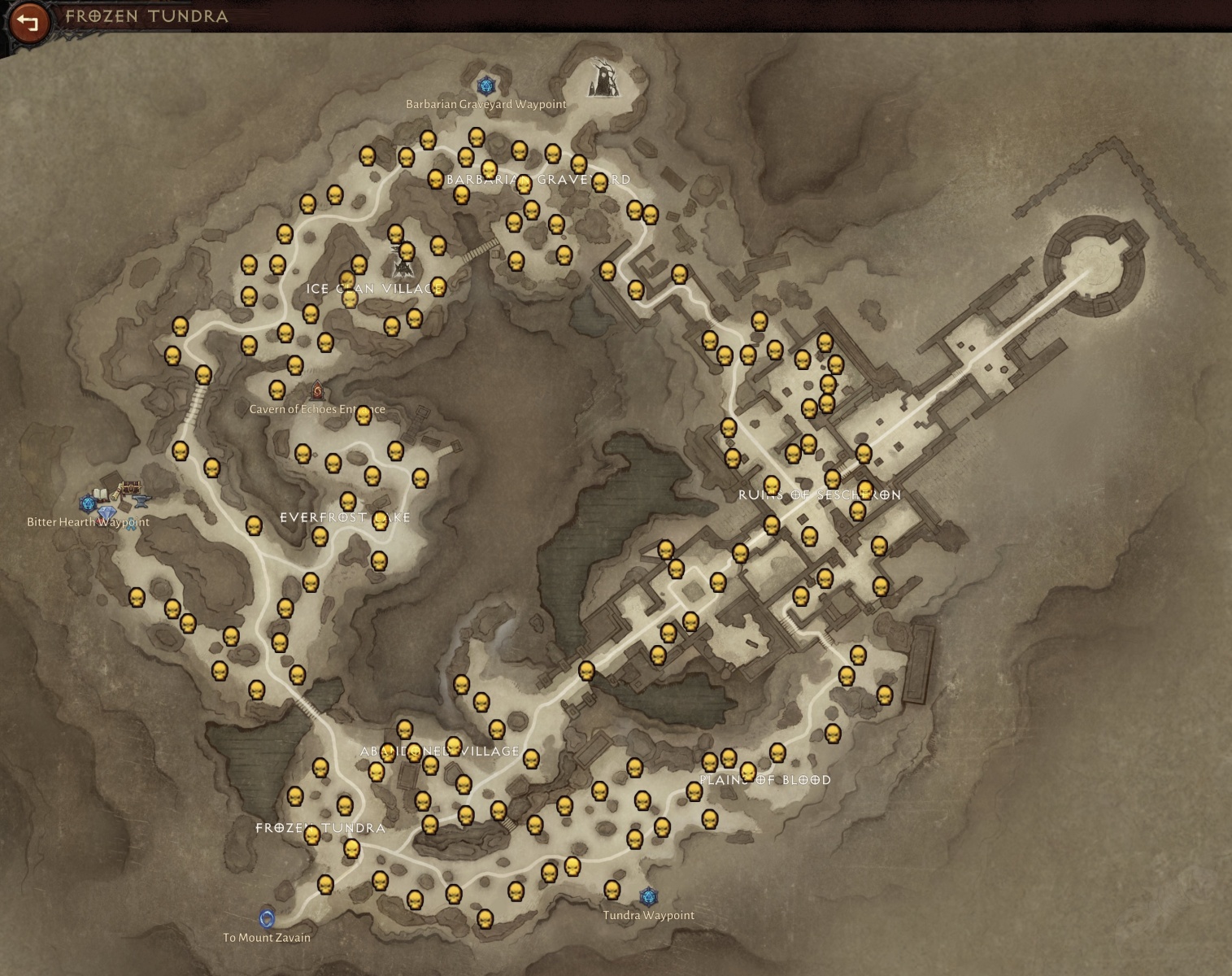Select the Cavern of Echoes Entrance marker
Screen dimensions: 1232x976
coord(316,390)
